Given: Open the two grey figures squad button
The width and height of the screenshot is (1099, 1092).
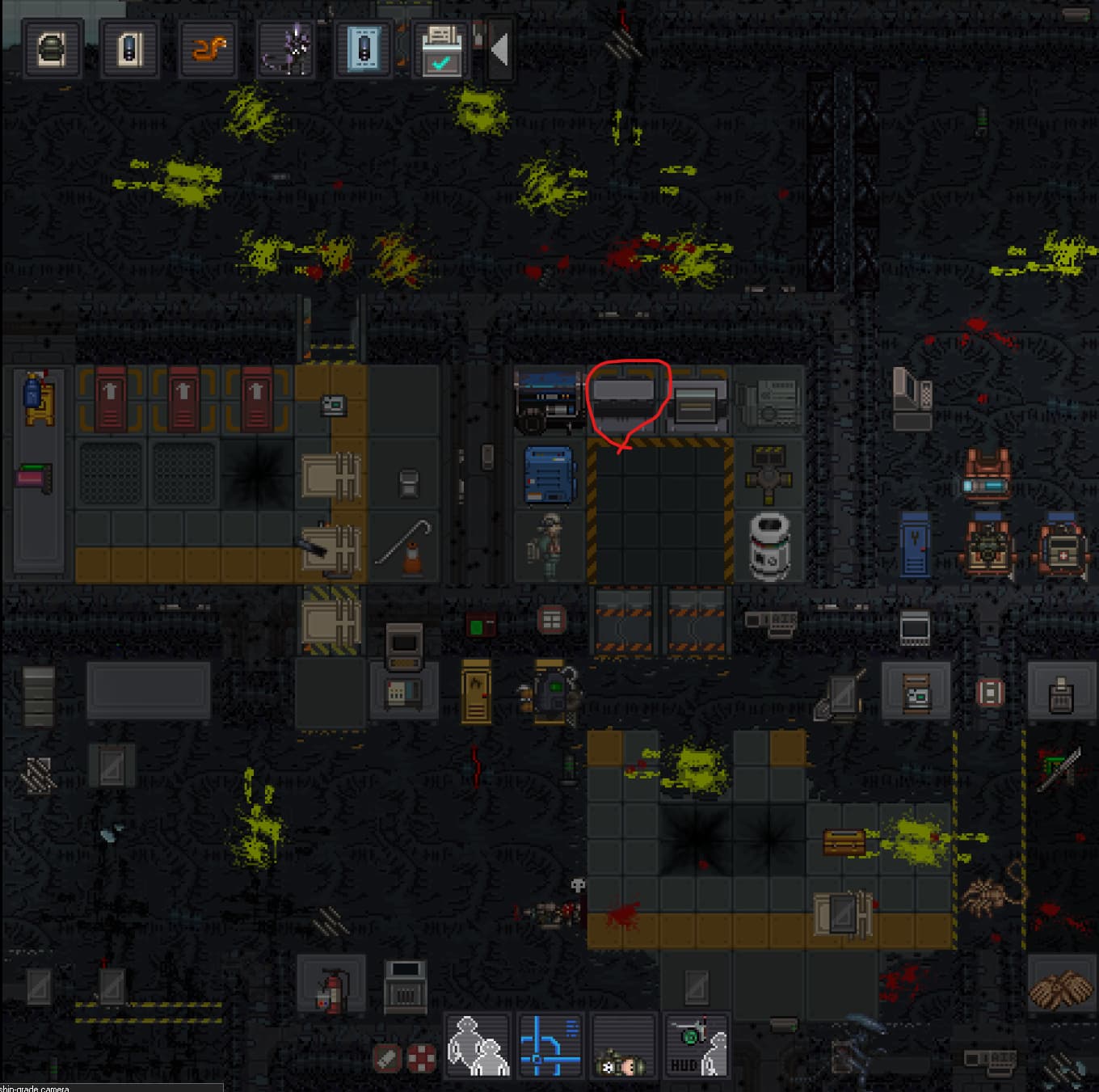Looking at the screenshot, I should pos(478,1046).
